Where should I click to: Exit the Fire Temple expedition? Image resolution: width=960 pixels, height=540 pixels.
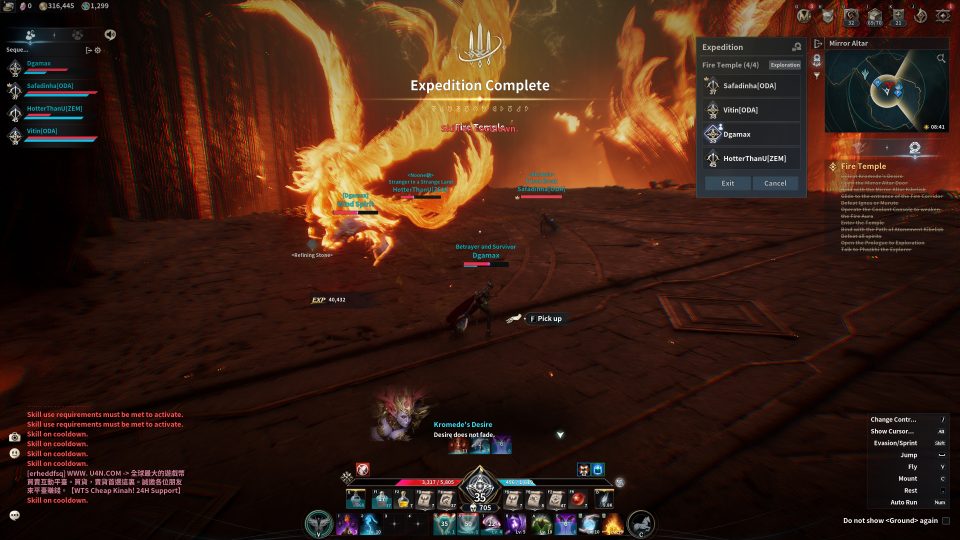[x=727, y=183]
